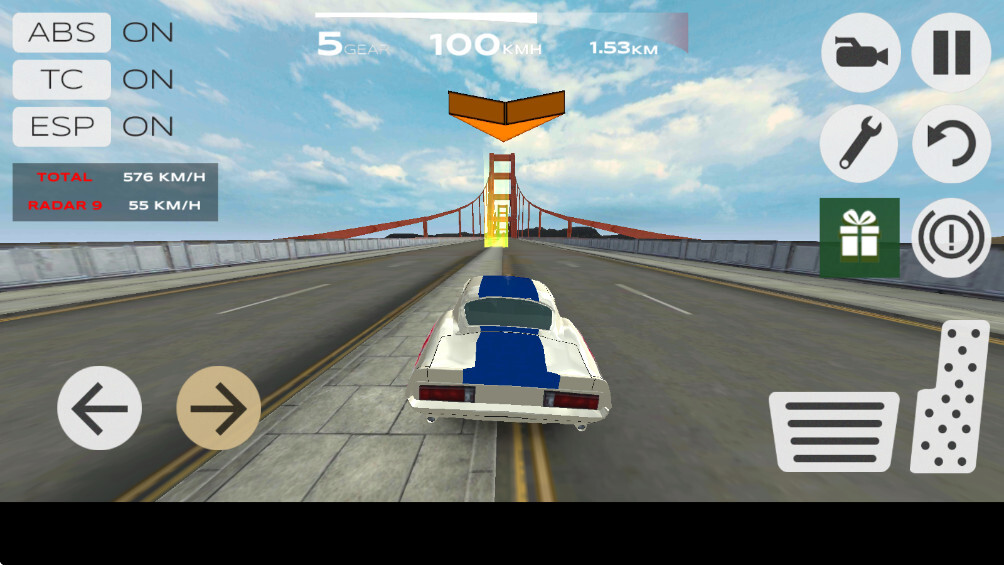The width and height of the screenshot is (1004, 565).
Task: Toggle the ABS driving assist
Action: pos(60,32)
